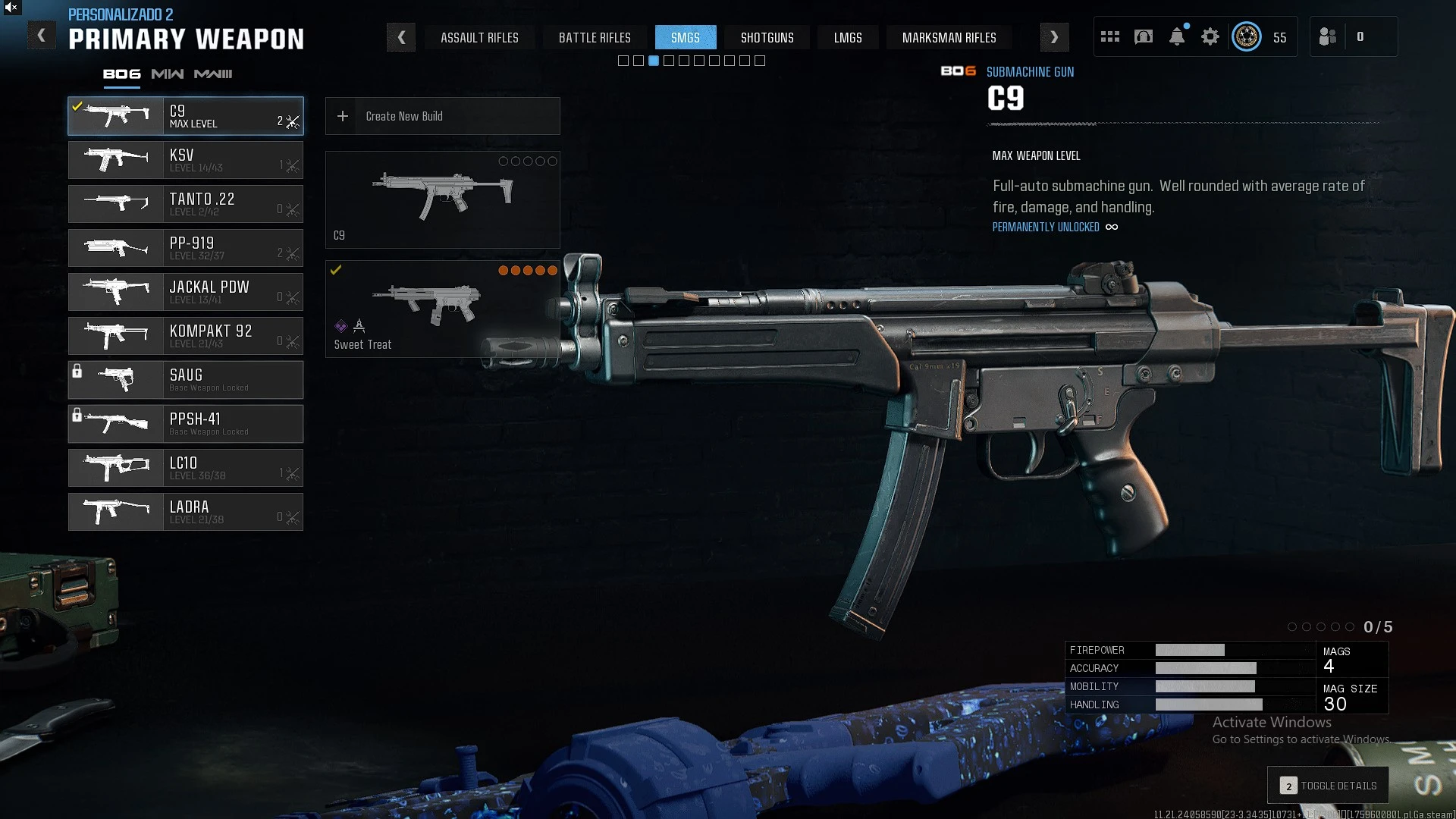Show the LMGs weapon category
This screenshot has height=819, width=1456.
(x=848, y=38)
